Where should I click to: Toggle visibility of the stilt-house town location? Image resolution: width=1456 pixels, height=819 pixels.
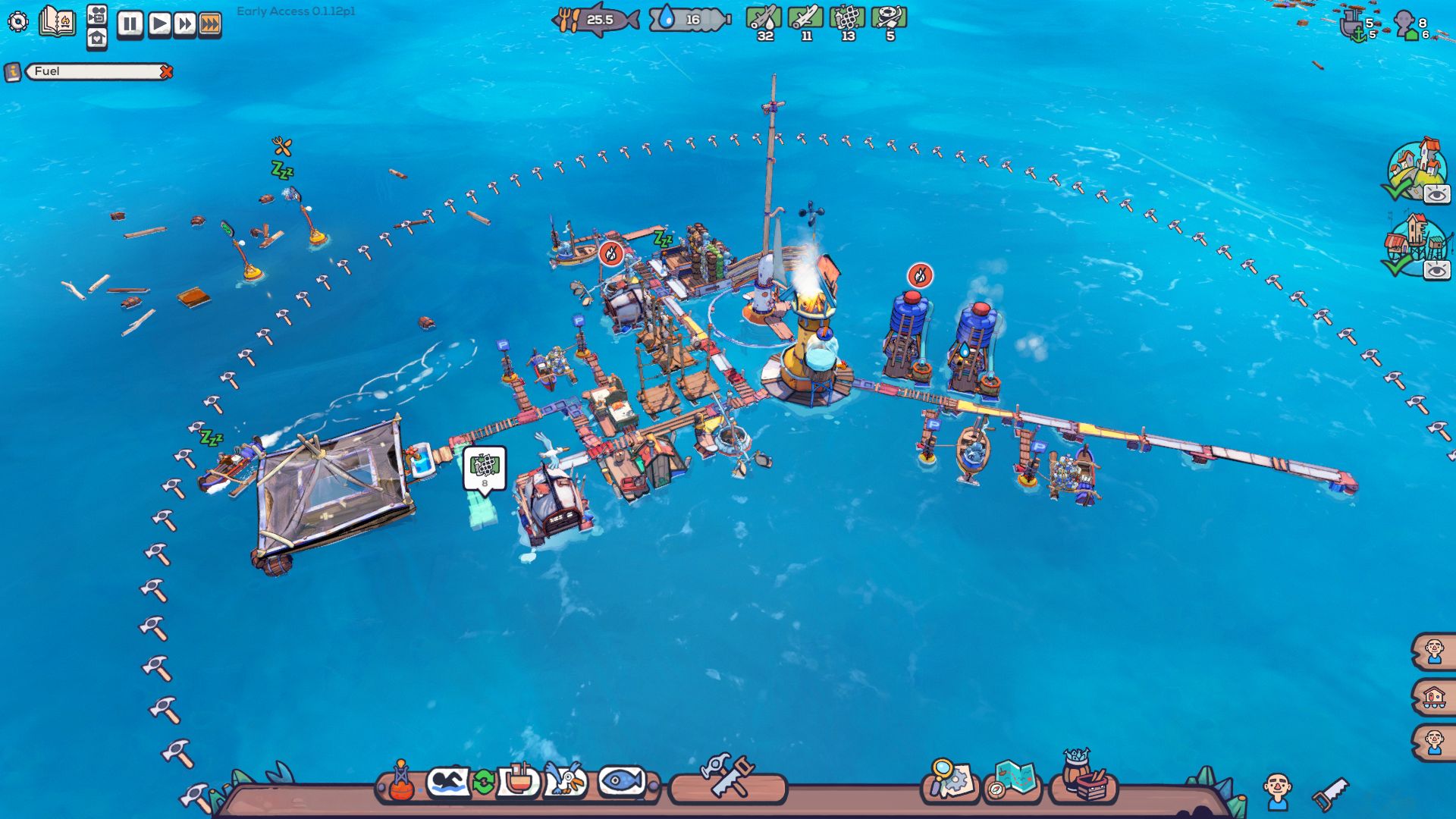1438,268
